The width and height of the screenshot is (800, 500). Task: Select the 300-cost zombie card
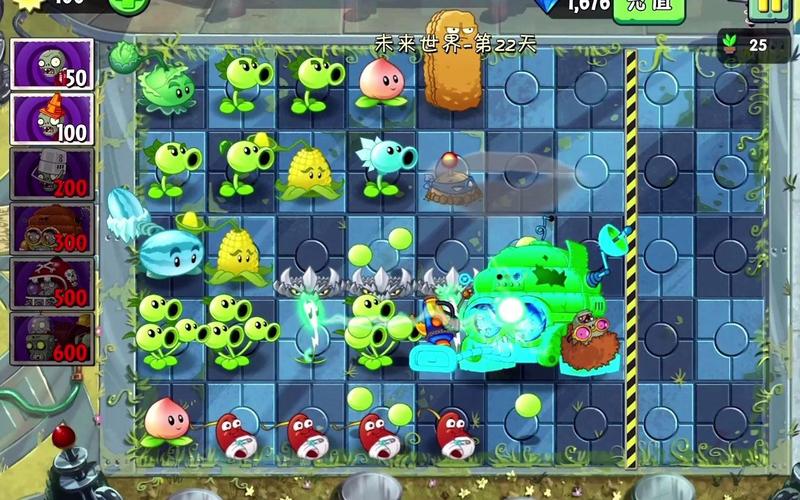[51, 229]
